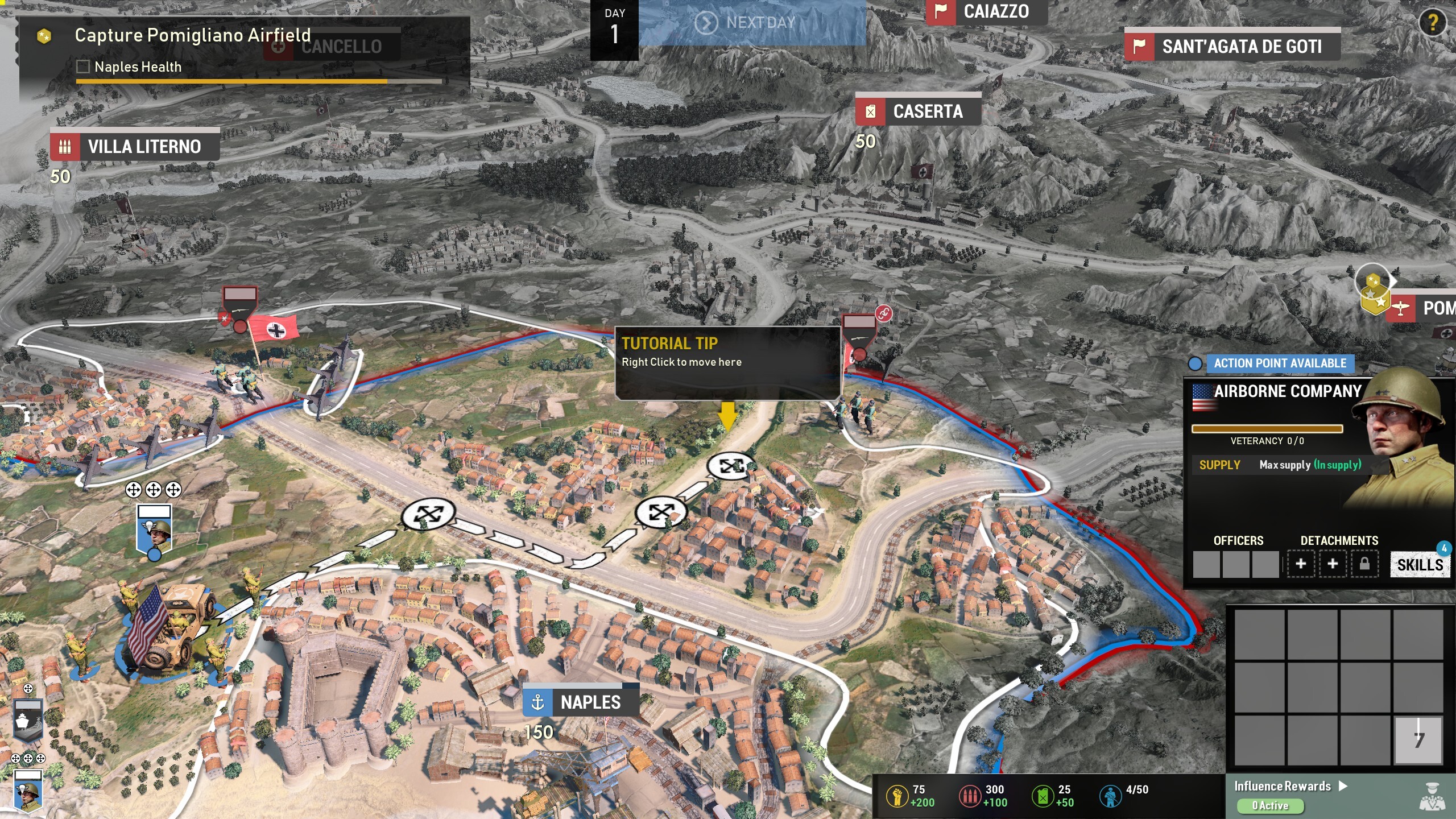The width and height of the screenshot is (1456, 819).
Task: Click the gold star objective marker
Action: click(x=1374, y=290)
